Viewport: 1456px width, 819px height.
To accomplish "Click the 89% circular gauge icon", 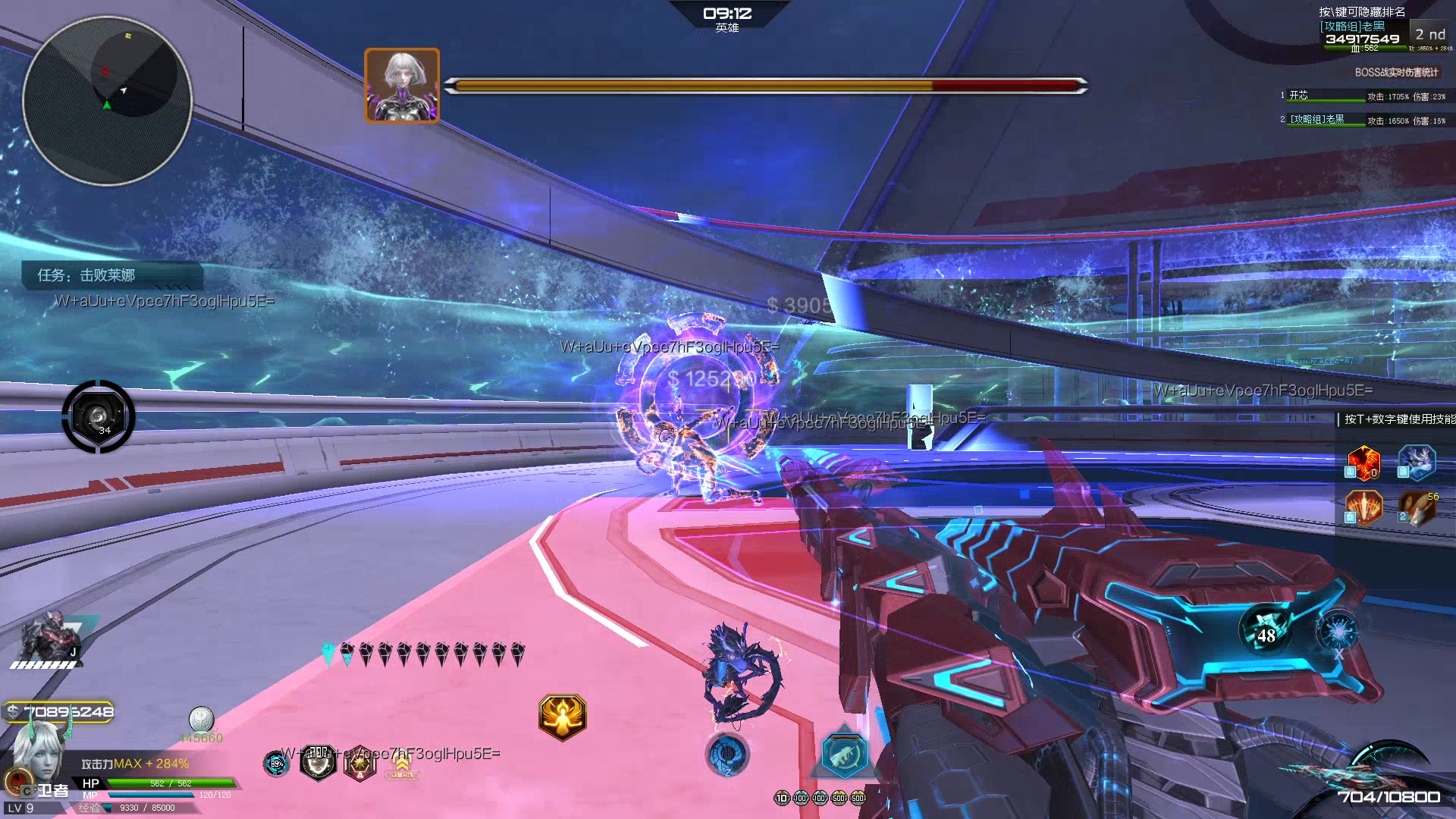I will point(276,764).
